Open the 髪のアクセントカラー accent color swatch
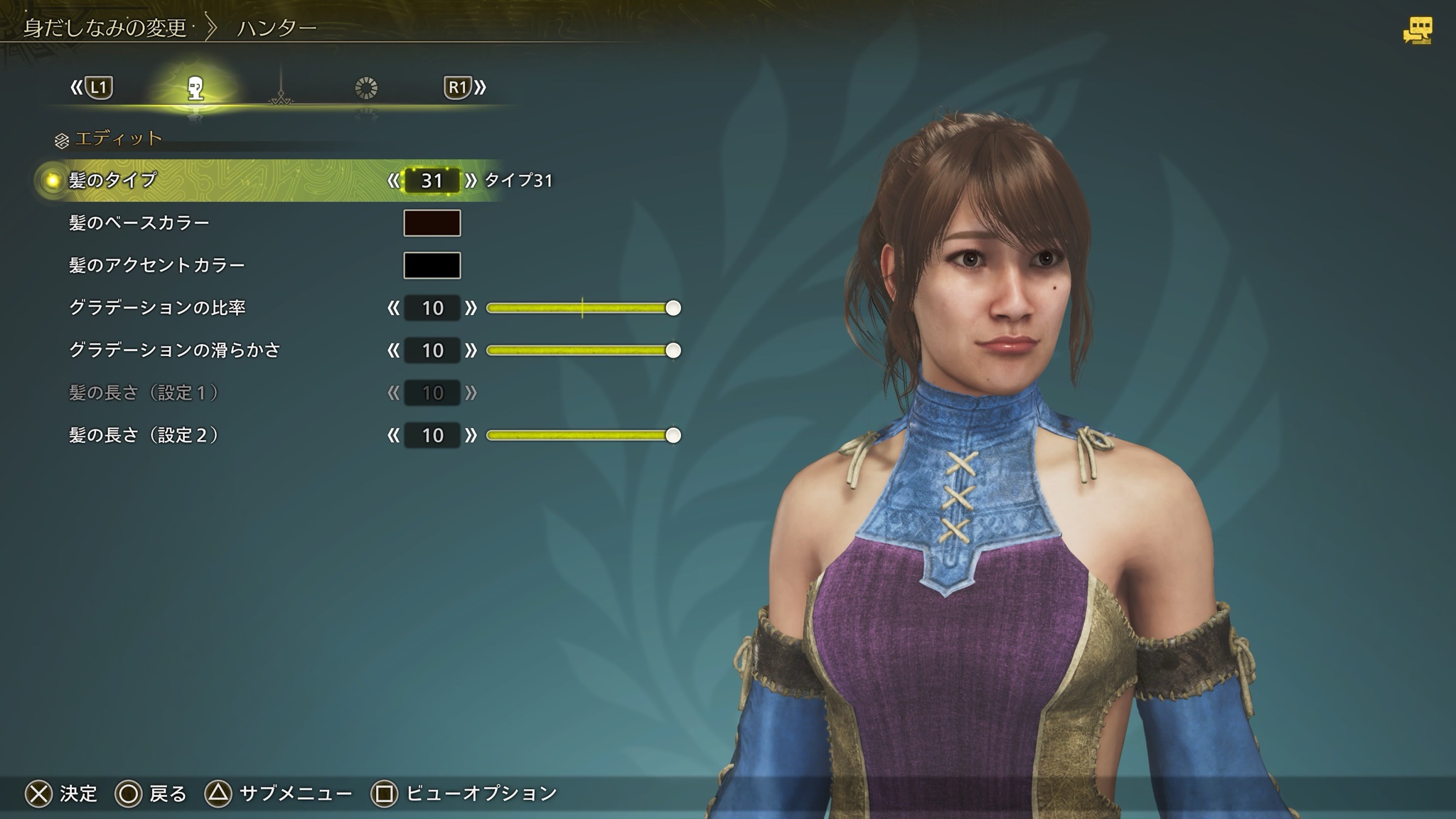The width and height of the screenshot is (1456, 819). click(x=432, y=265)
